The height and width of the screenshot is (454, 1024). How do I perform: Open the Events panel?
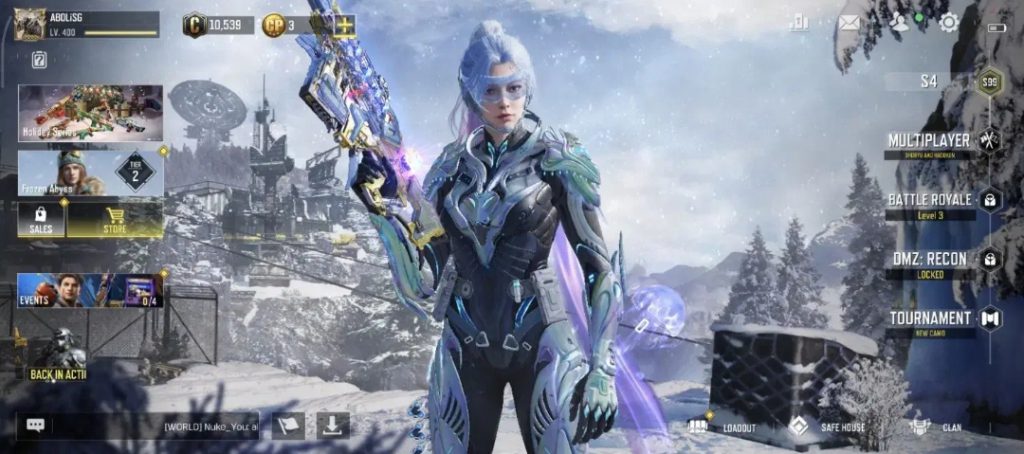pyautogui.click(x=90, y=290)
